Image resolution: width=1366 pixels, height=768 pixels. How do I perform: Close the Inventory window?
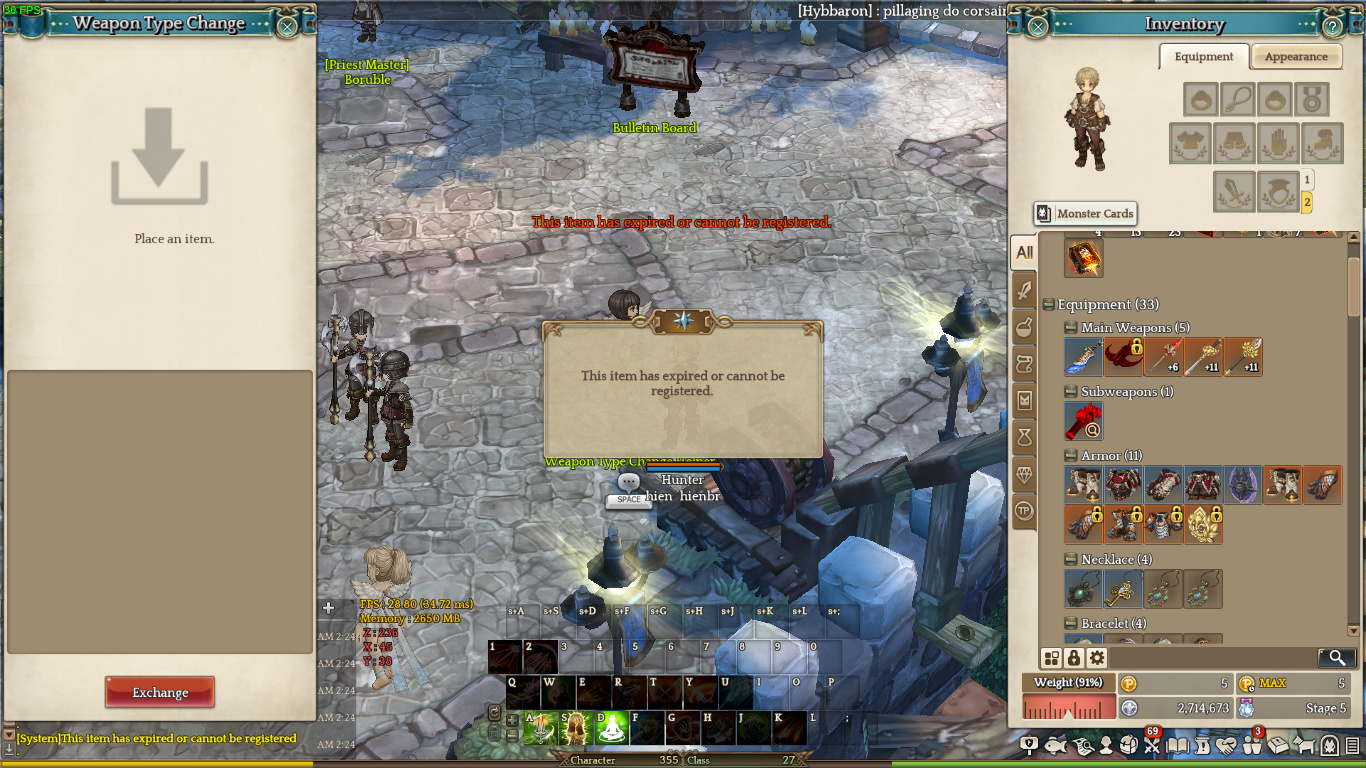pyautogui.click(x=1038, y=26)
